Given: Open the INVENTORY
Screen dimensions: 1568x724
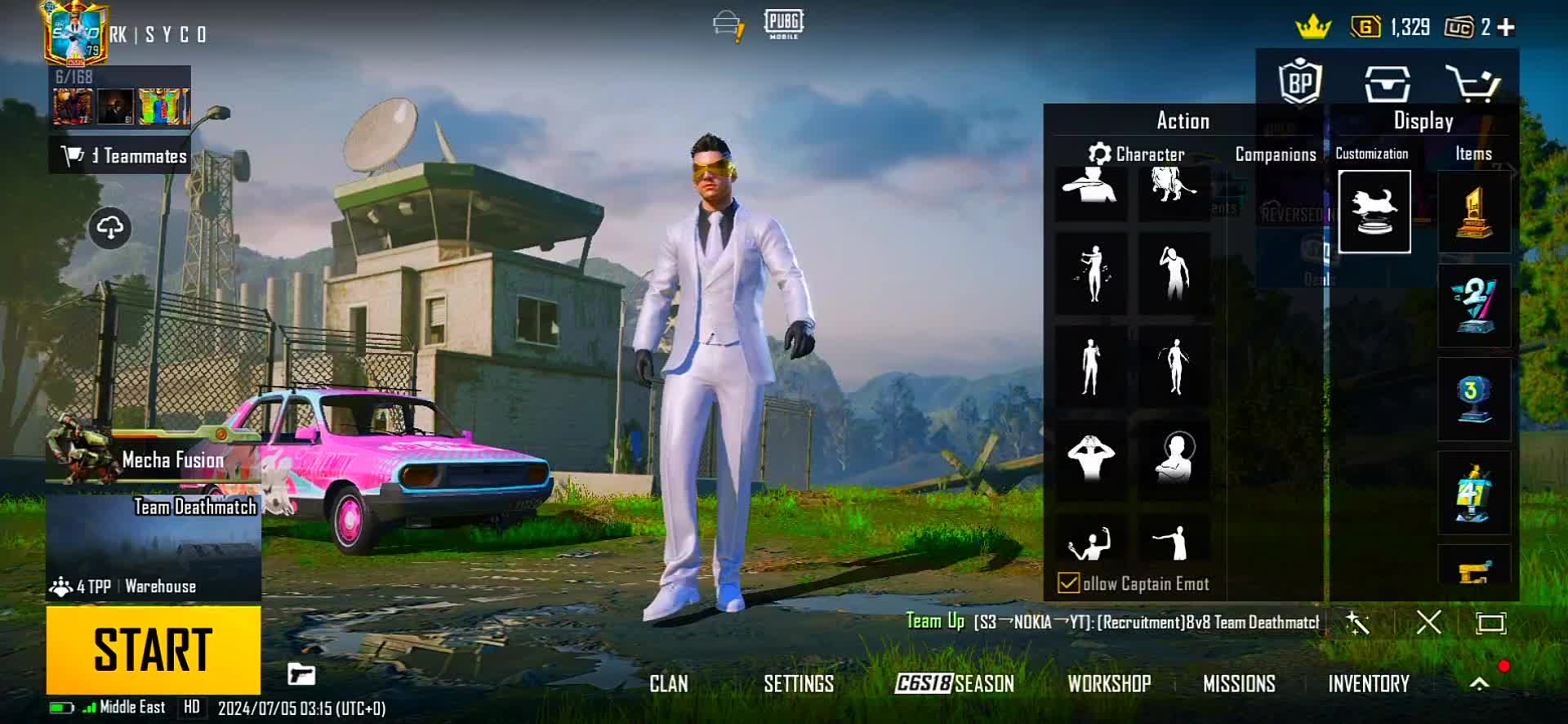Looking at the screenshot, I should point(1368,684).
